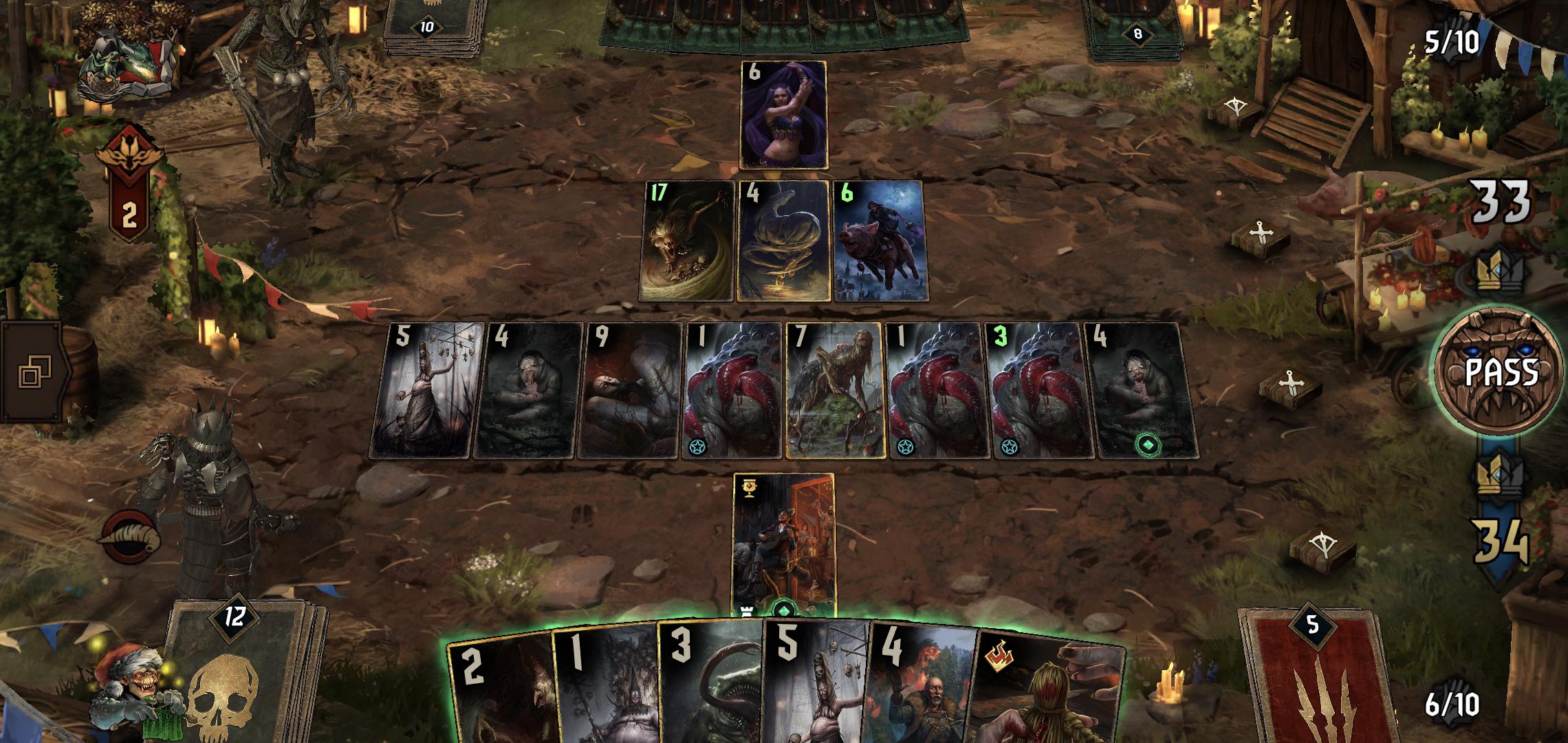Screen dimensions: 1568x743
Task: Click the blue status medallion on the rot tosser card
Action: [x=697, y=444]
